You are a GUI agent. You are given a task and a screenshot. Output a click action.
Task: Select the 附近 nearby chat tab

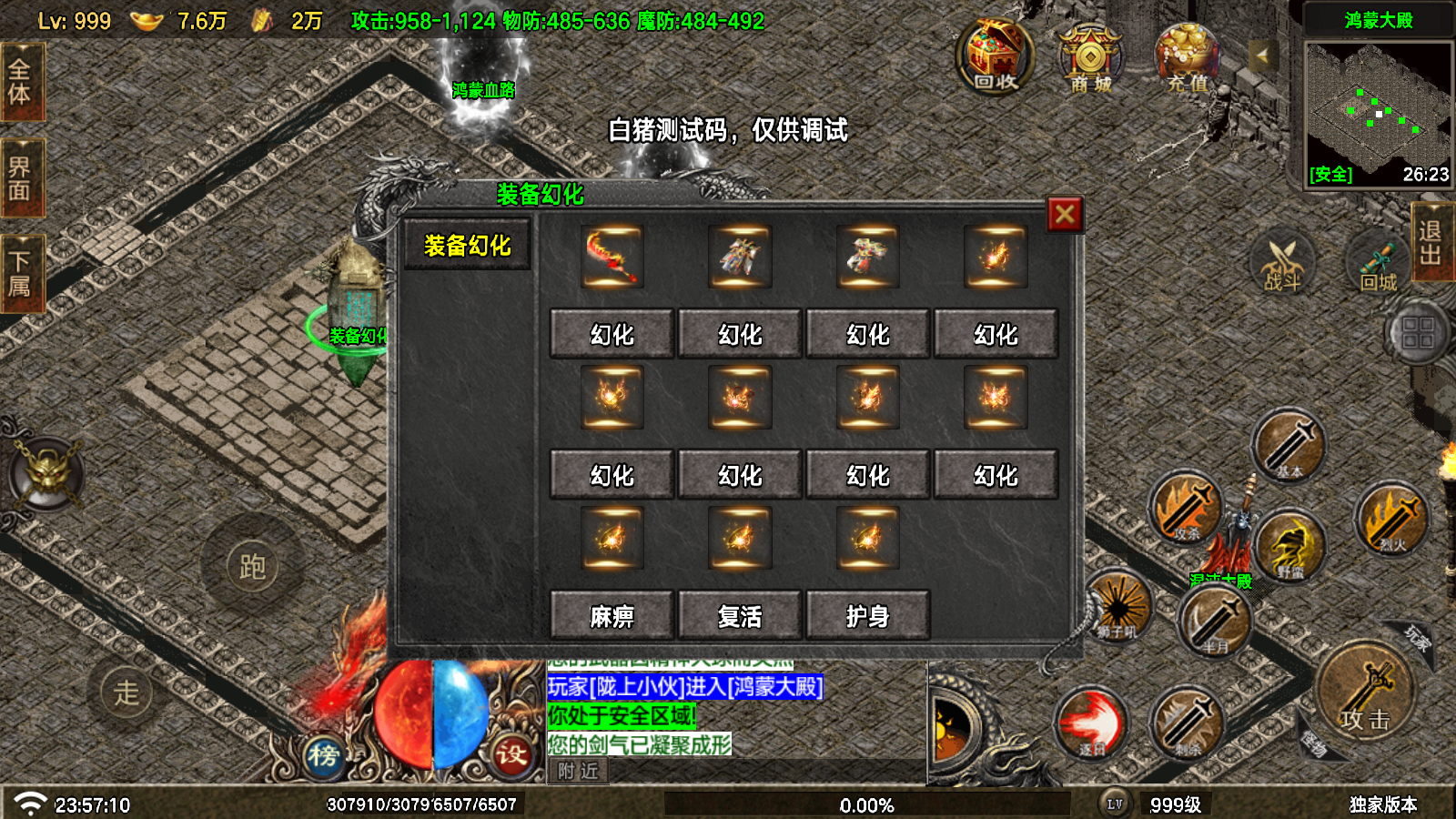[579, 772]
